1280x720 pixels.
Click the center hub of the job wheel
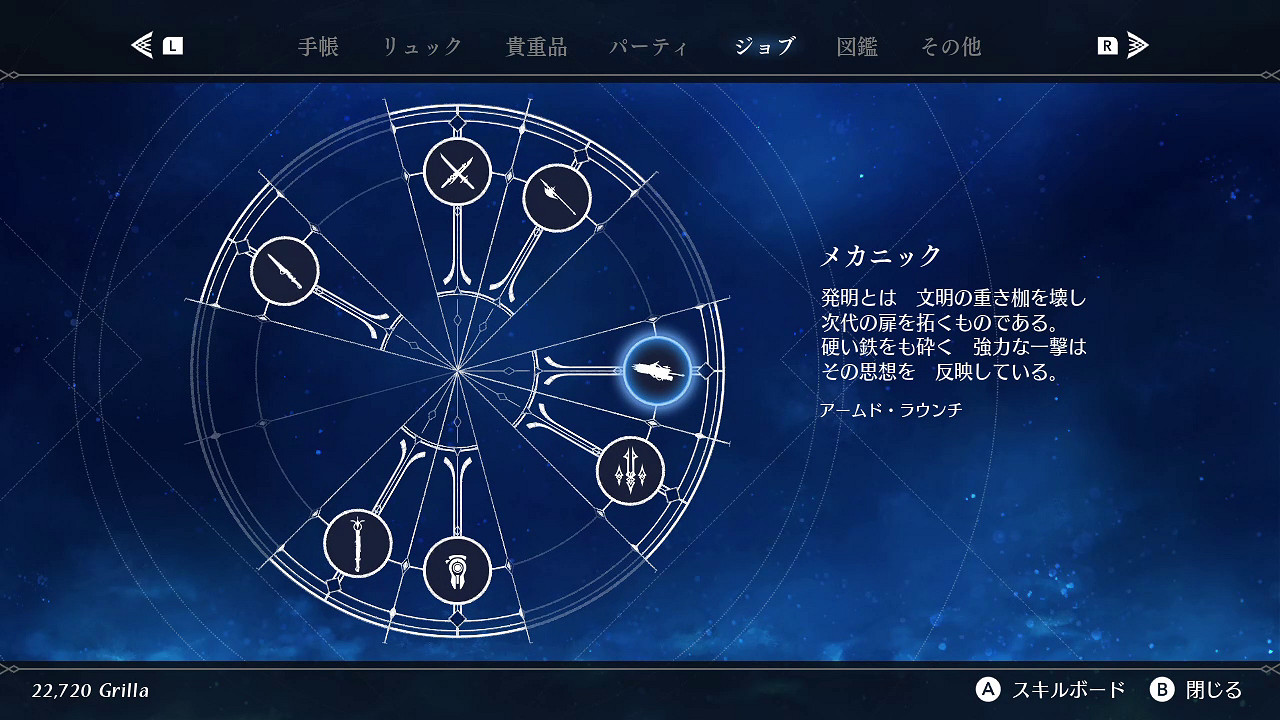[458, 370]
